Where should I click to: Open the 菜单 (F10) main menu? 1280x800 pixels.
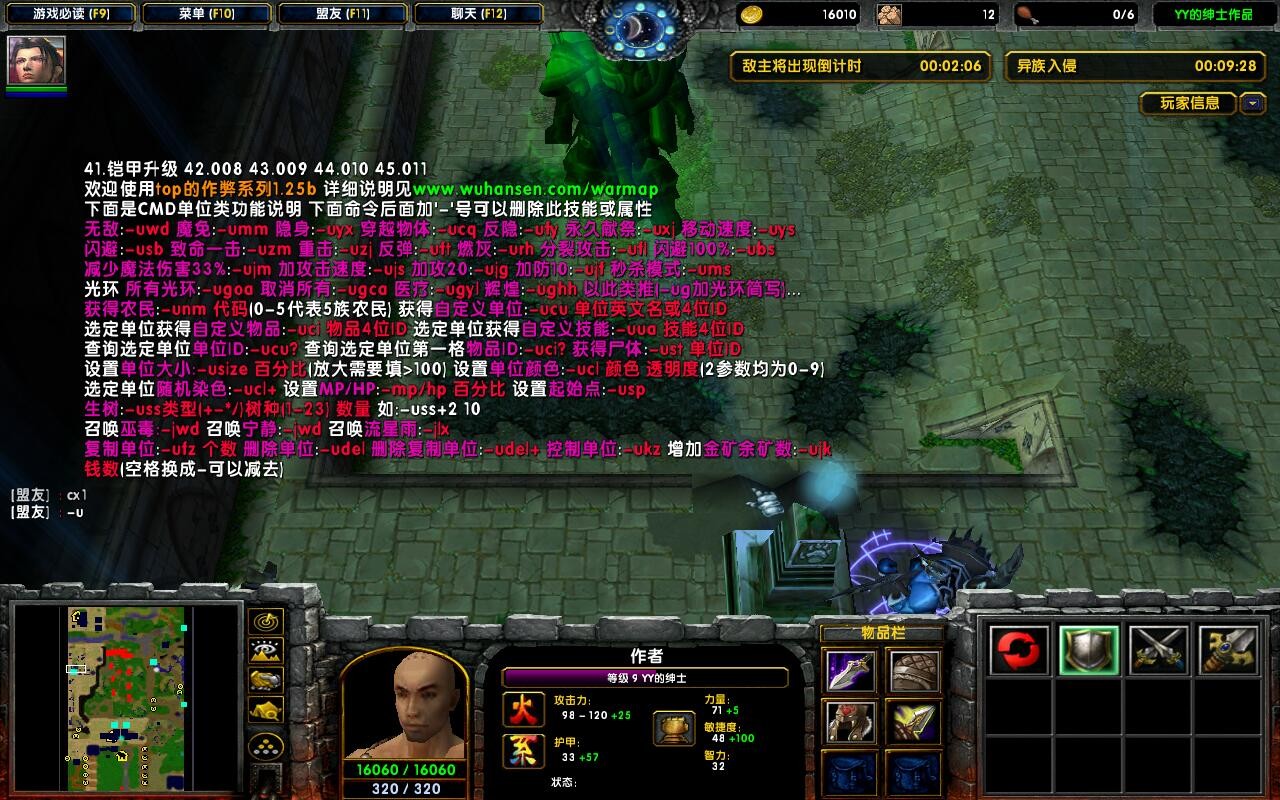[206, 14]
